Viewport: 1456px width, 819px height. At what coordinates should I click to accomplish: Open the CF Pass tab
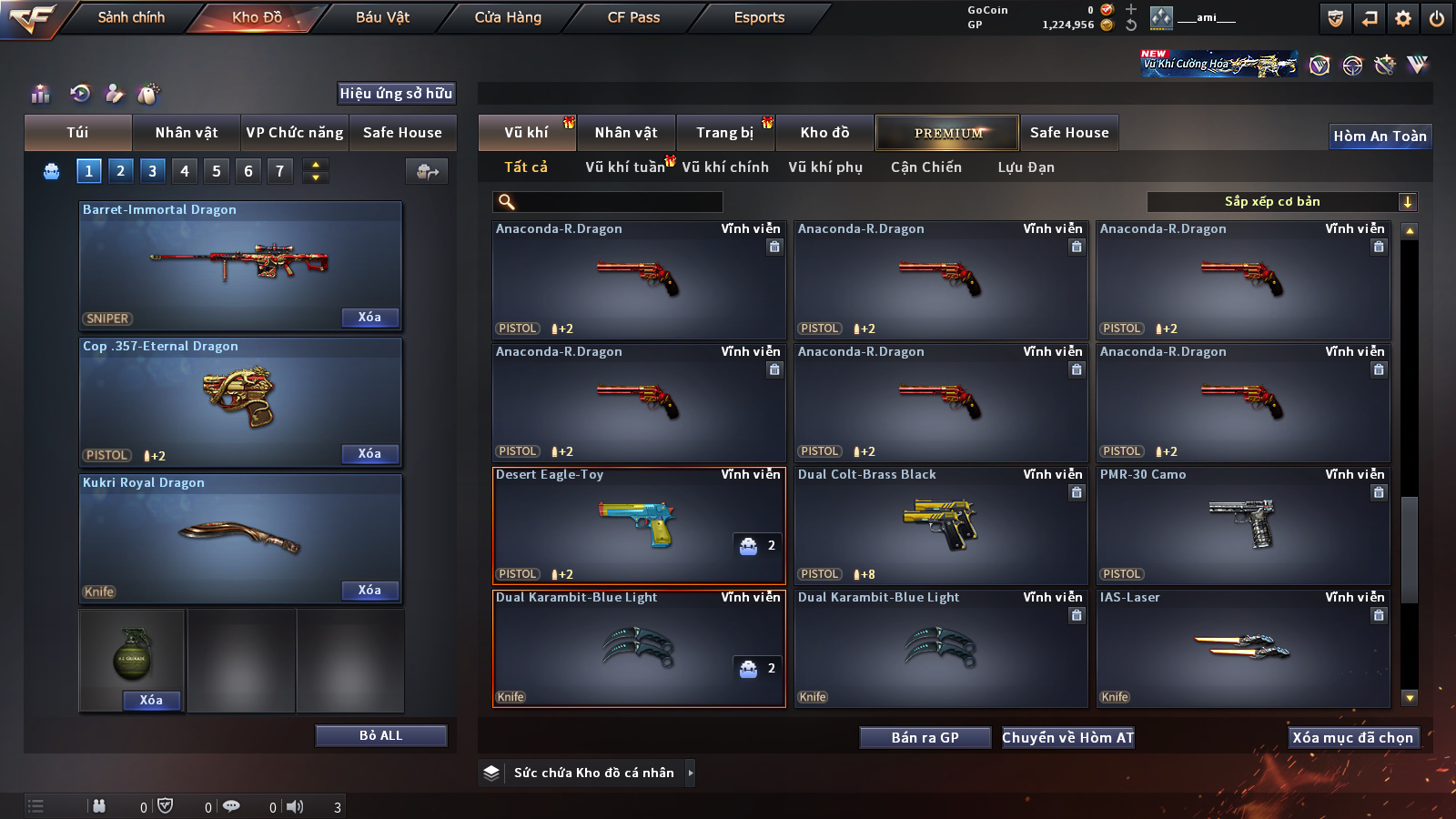pos(633,17)
